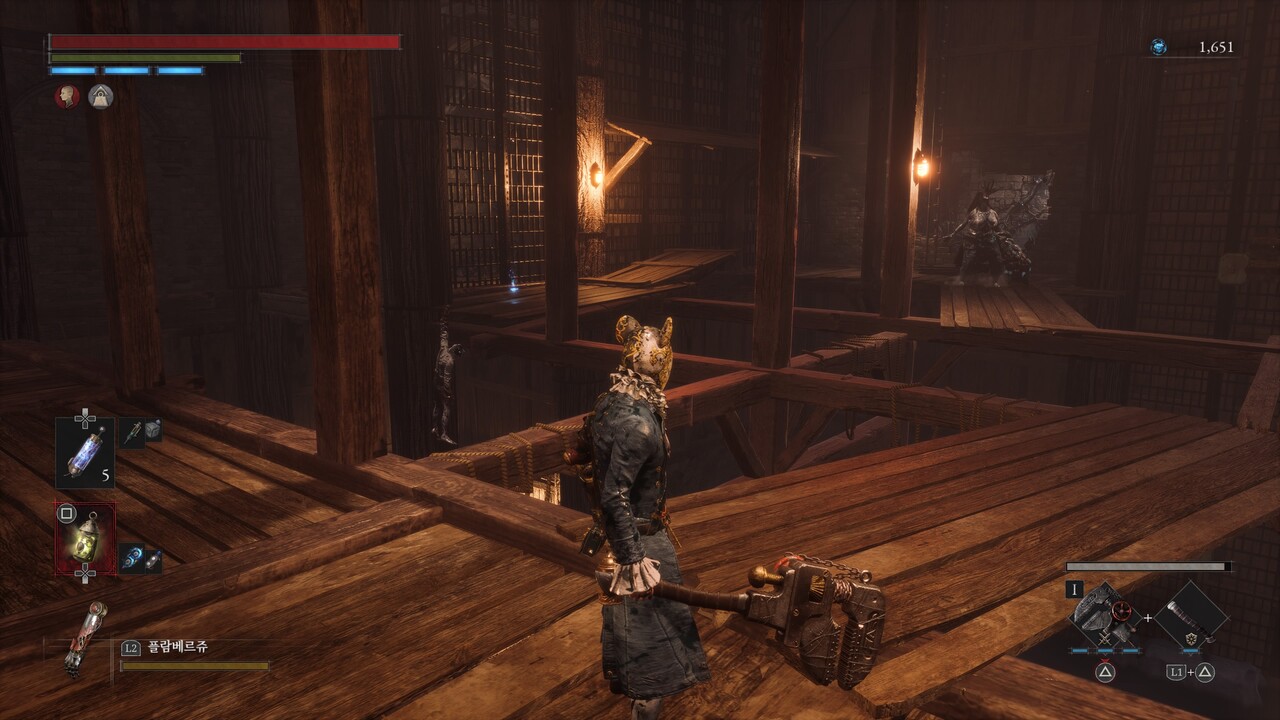This screenshot has width=1280, height=720.
Task: Select the blue spiral item in lower belt
Action: coord(130,558)
